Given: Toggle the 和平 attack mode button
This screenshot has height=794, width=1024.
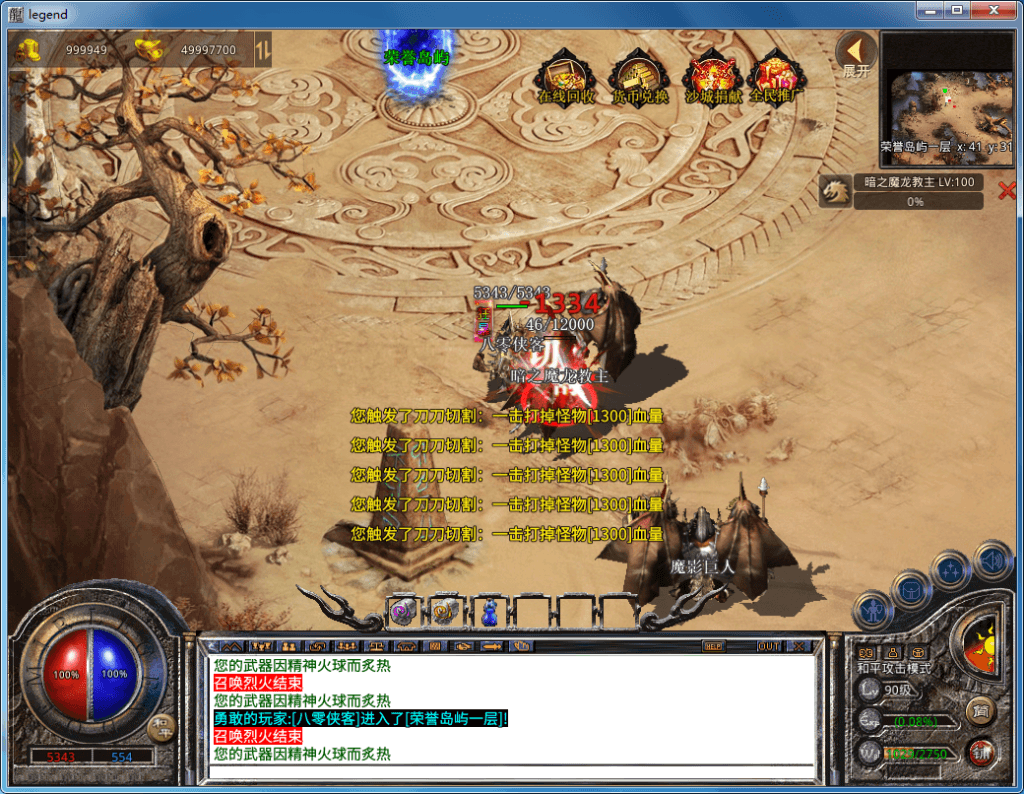Looking at the screenshot, I should click(160, 727).
